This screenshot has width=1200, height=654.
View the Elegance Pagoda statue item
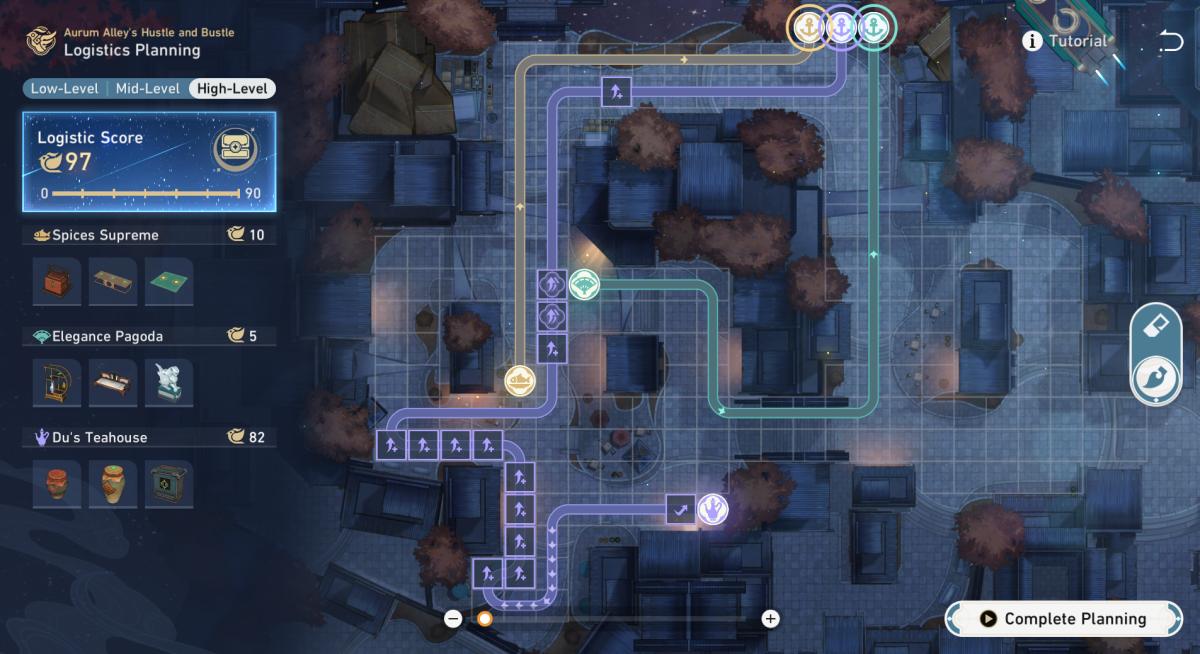(169, 383)
